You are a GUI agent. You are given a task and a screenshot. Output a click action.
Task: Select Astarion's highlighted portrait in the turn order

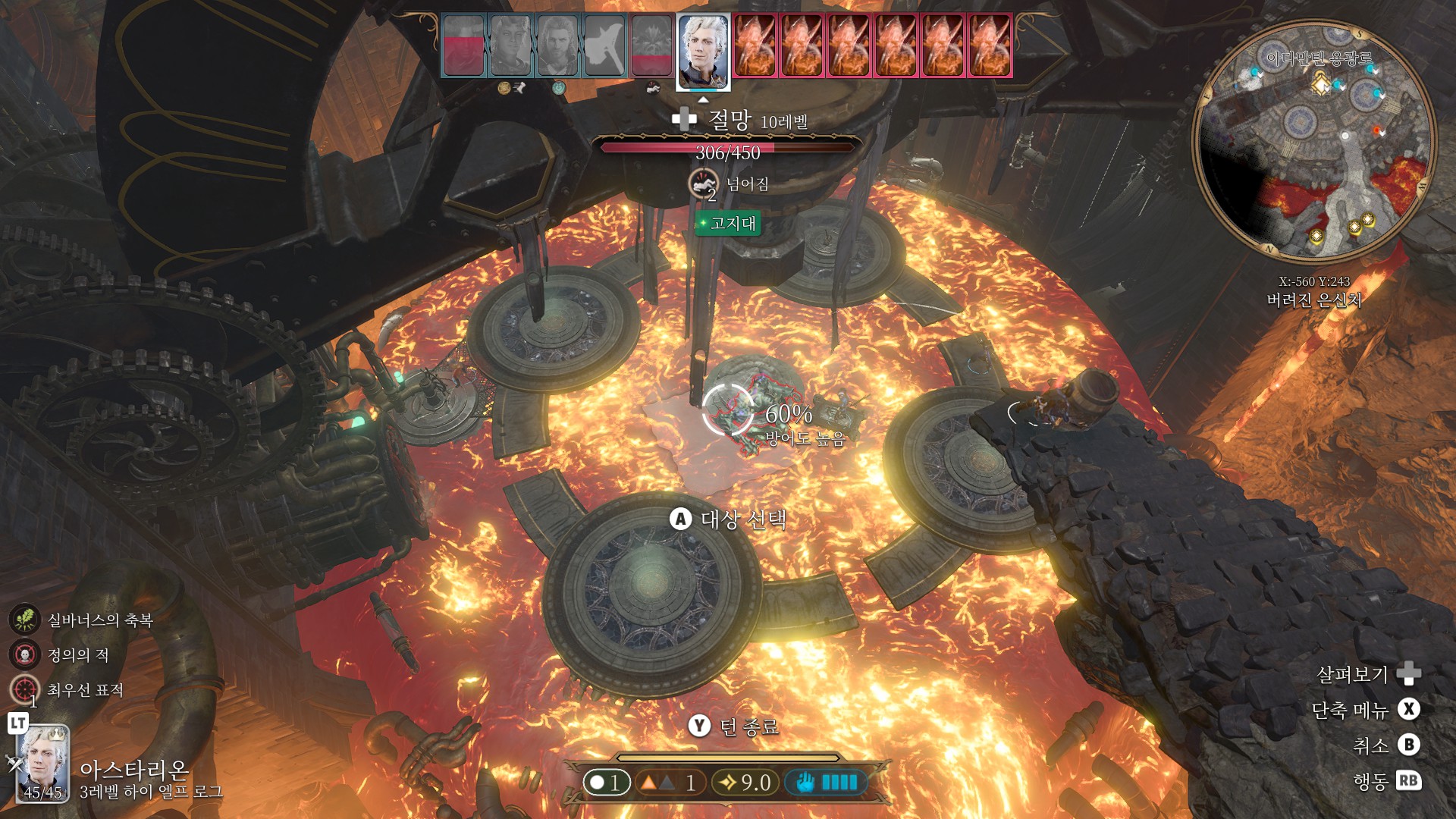coord(703,51)
